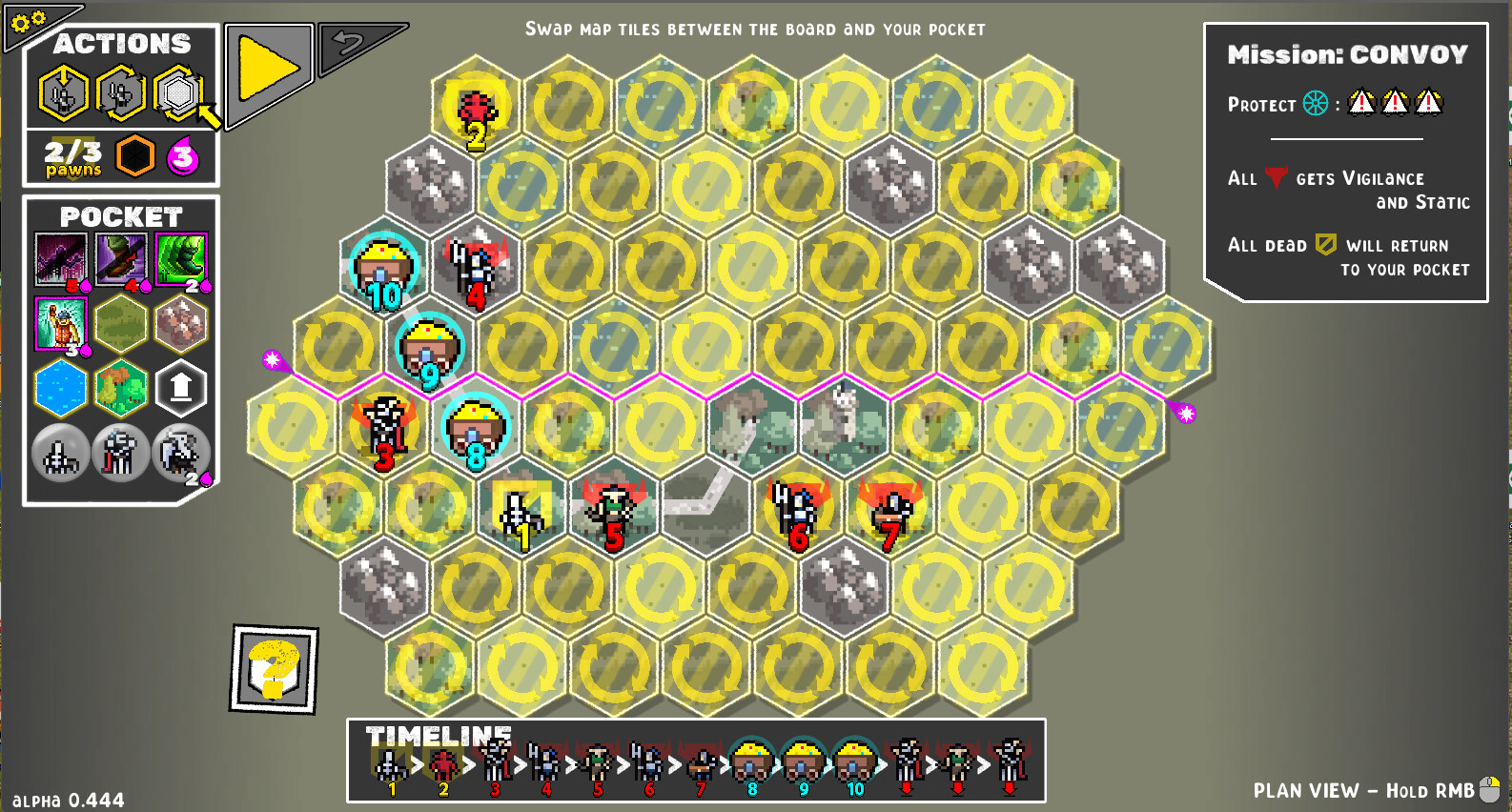
Task: Open the question mark help panel
Action: click(275, 670)
